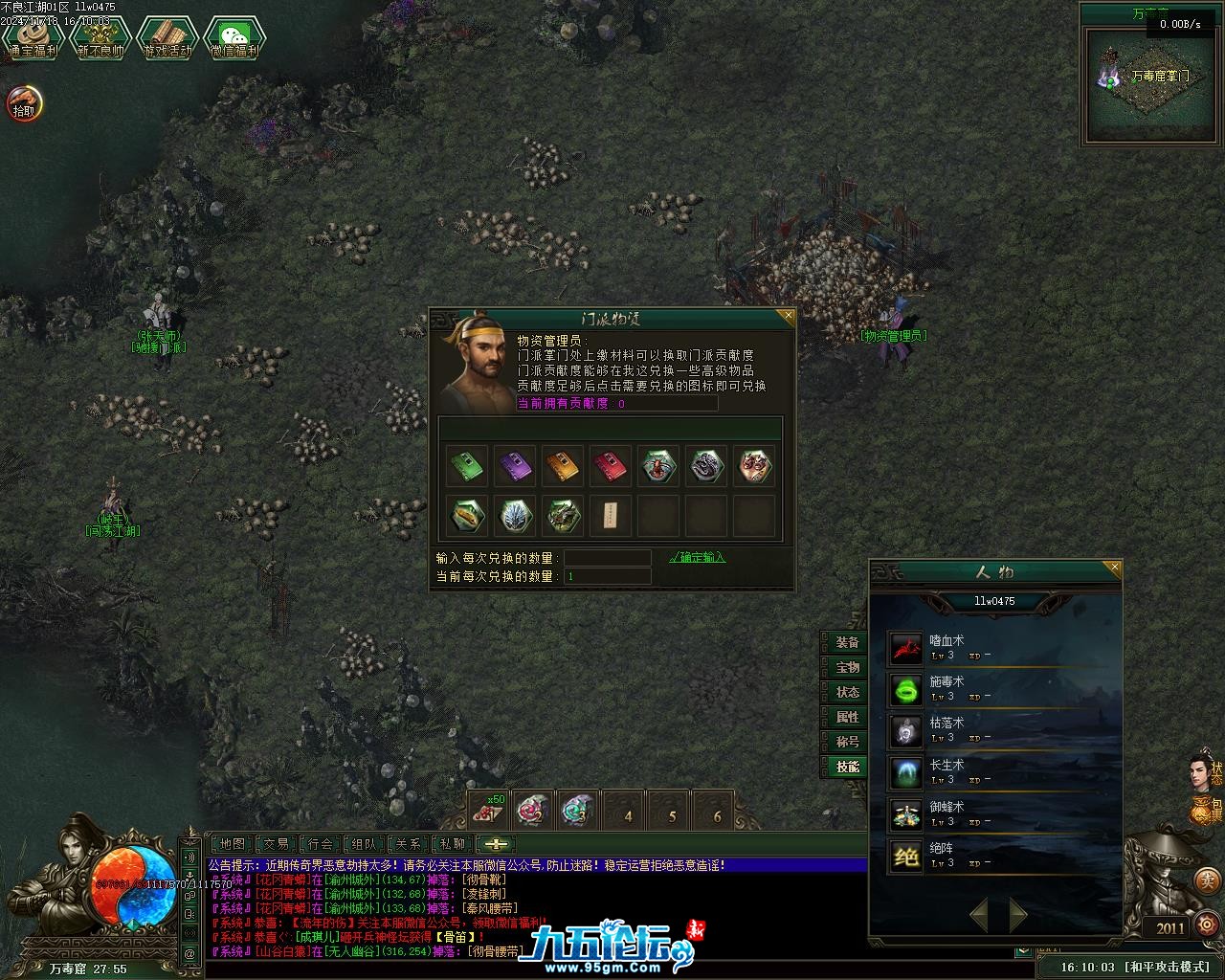
Task: Choose the 施毒术 poison skill icon
Action: pyautogui.click(x=905, y=689)
